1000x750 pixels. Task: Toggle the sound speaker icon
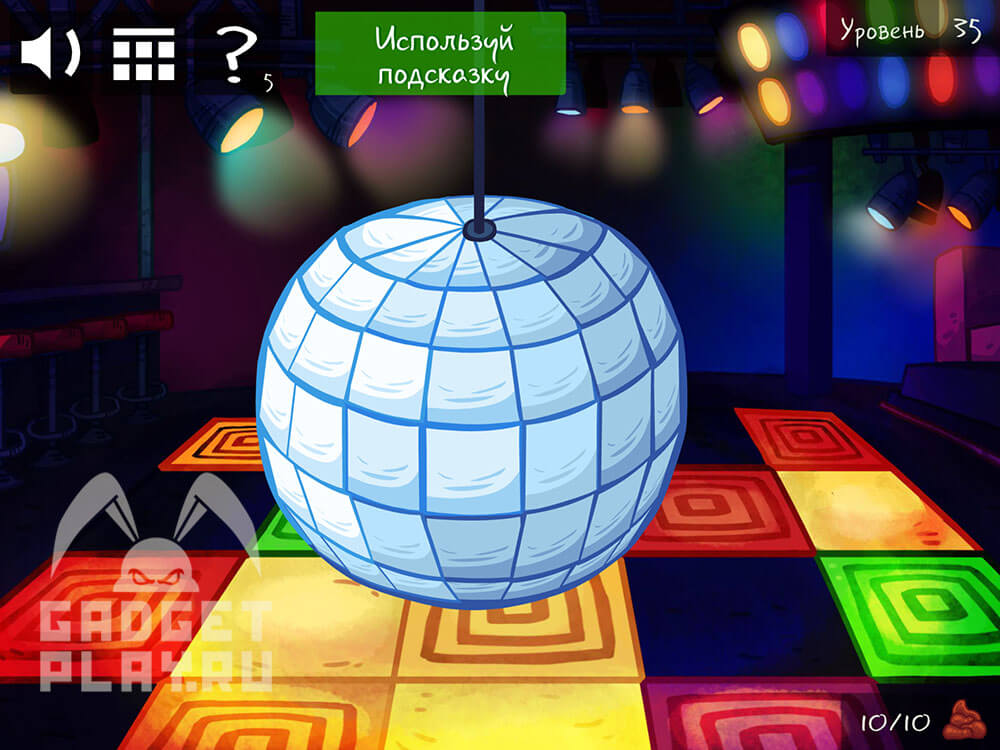coord(50,54)
